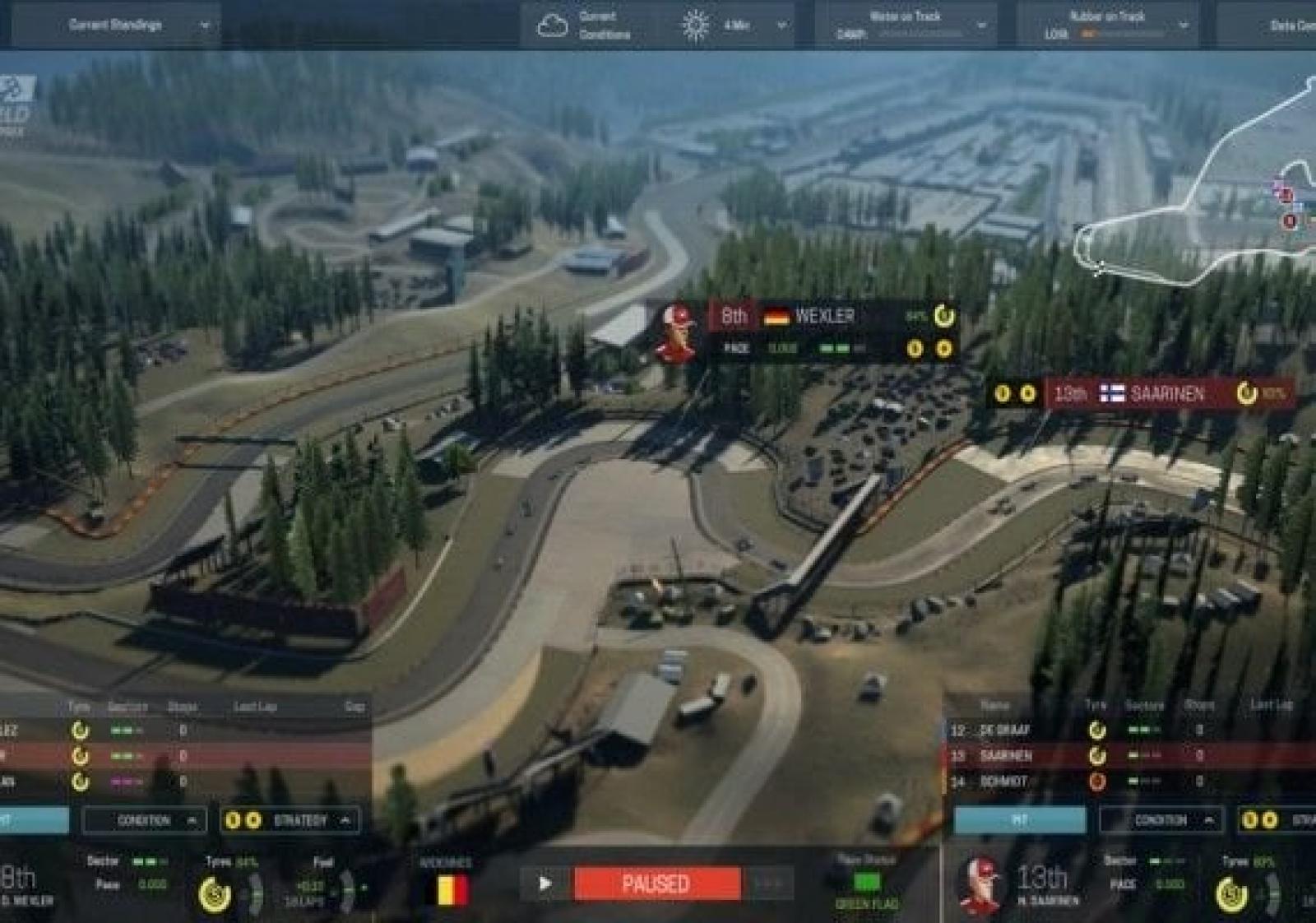
Task: Pit Saarinen using the blue Pit button
Action: pyautogui.click(x=1020, y=820)
